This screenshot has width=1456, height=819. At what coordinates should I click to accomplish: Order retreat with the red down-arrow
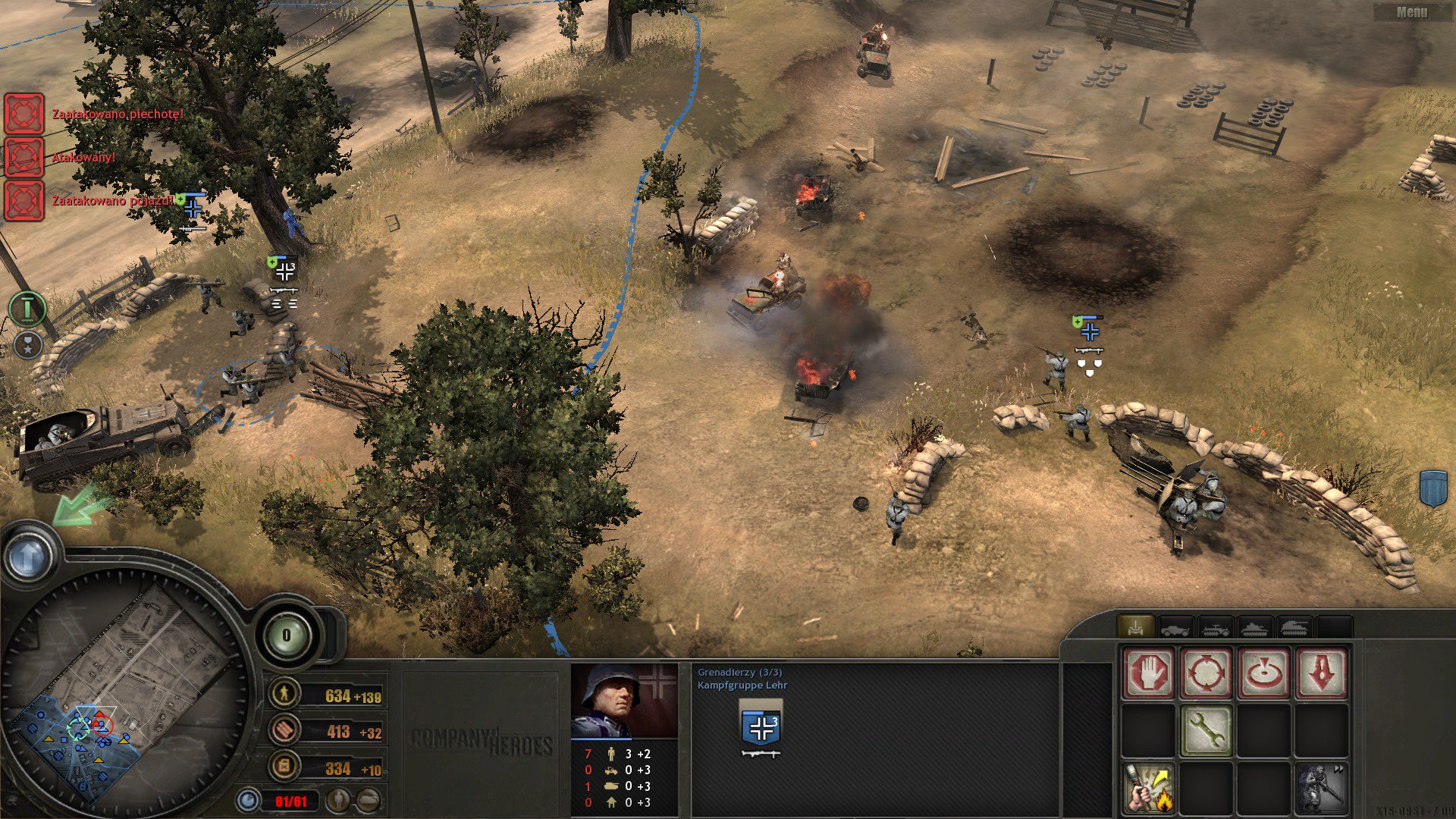(x=1320, y=672)
